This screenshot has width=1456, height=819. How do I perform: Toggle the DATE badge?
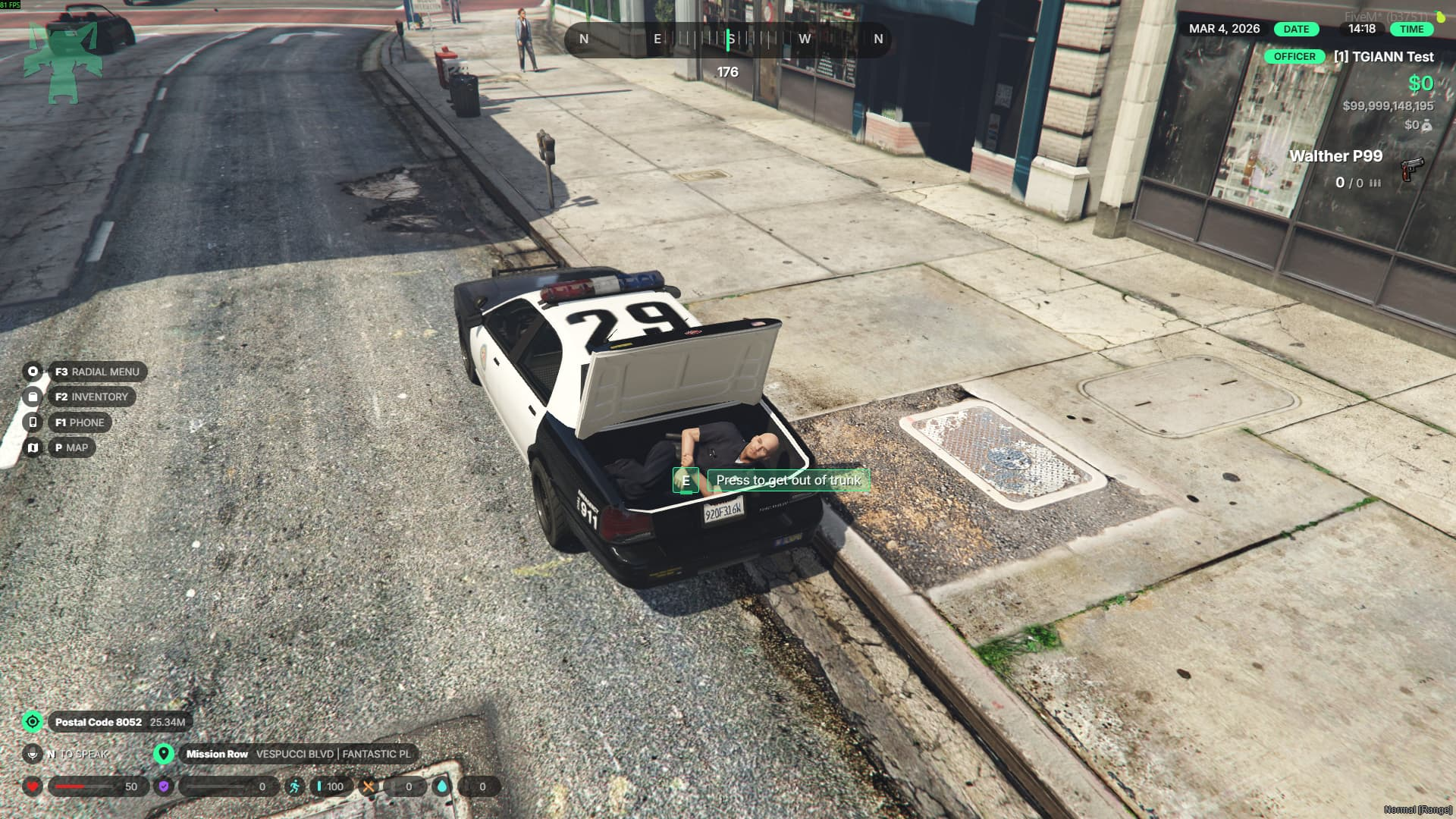1294,30
